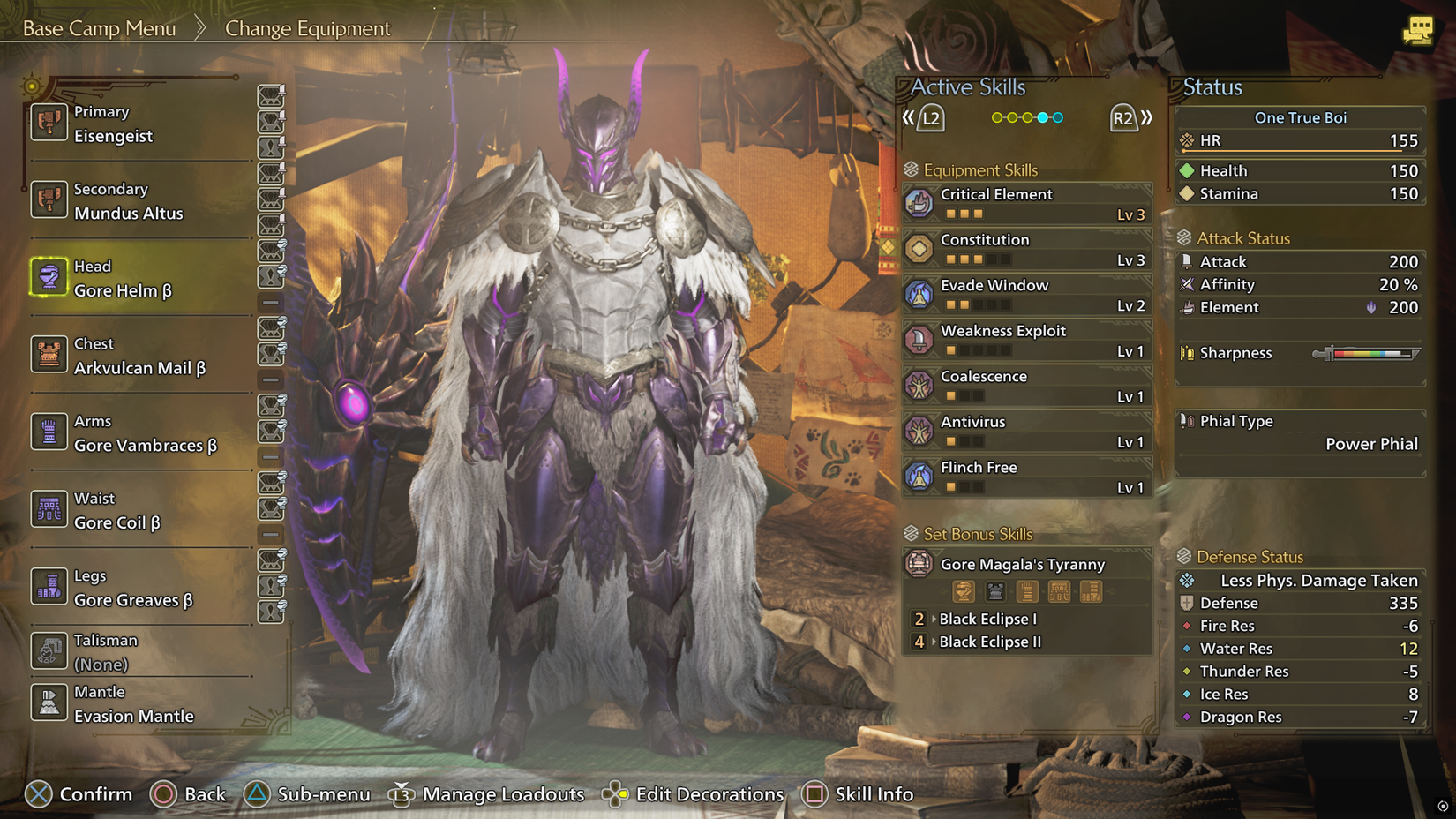
Task: Click the Mantle slot Evasion Mantle icon
Action: click(49, 703)
